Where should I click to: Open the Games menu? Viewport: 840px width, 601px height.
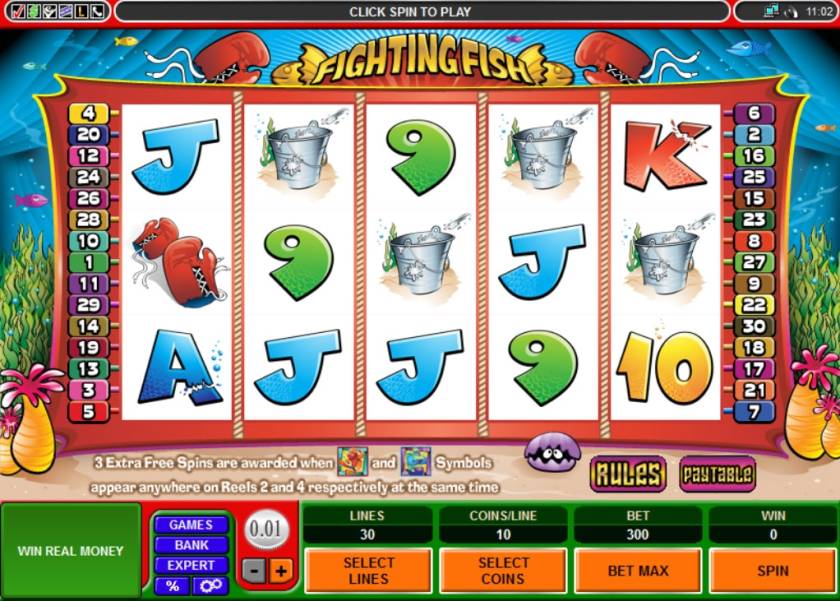[x=190, y=525]
